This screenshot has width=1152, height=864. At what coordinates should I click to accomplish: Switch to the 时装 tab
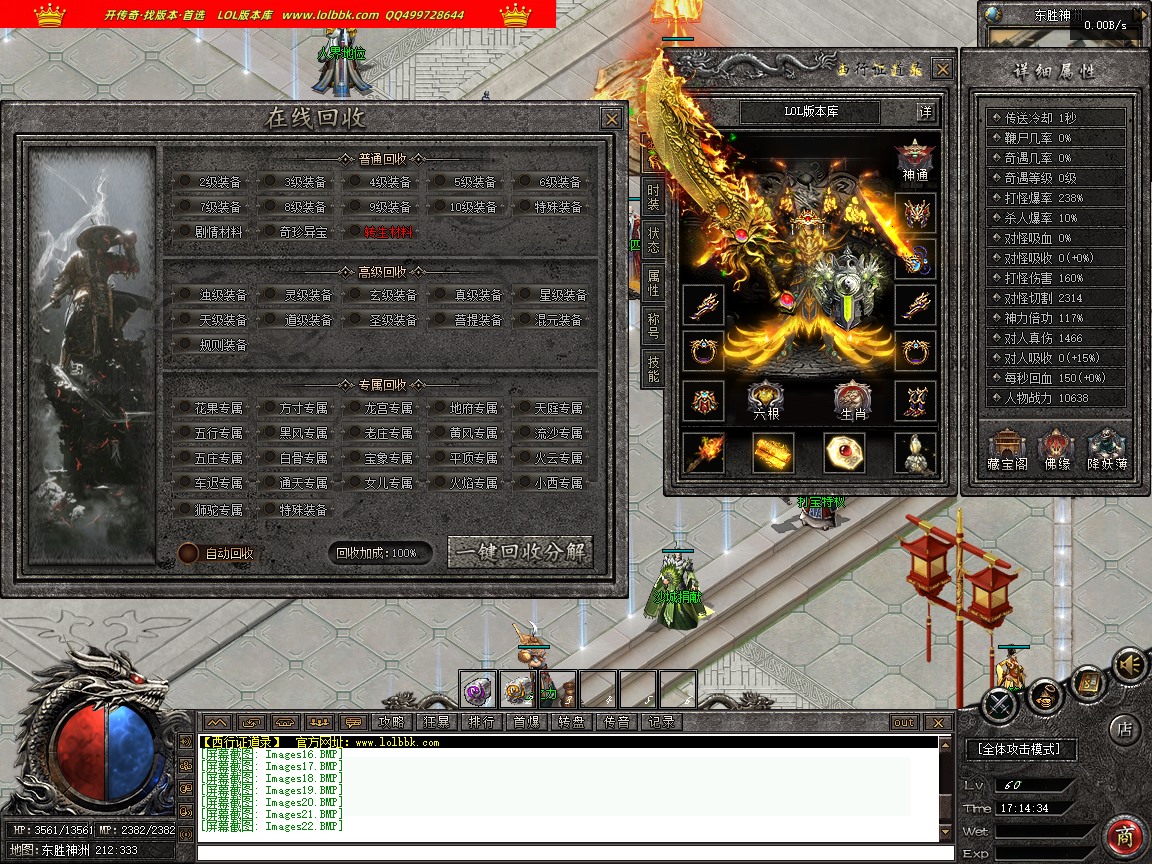click(653, 197)
